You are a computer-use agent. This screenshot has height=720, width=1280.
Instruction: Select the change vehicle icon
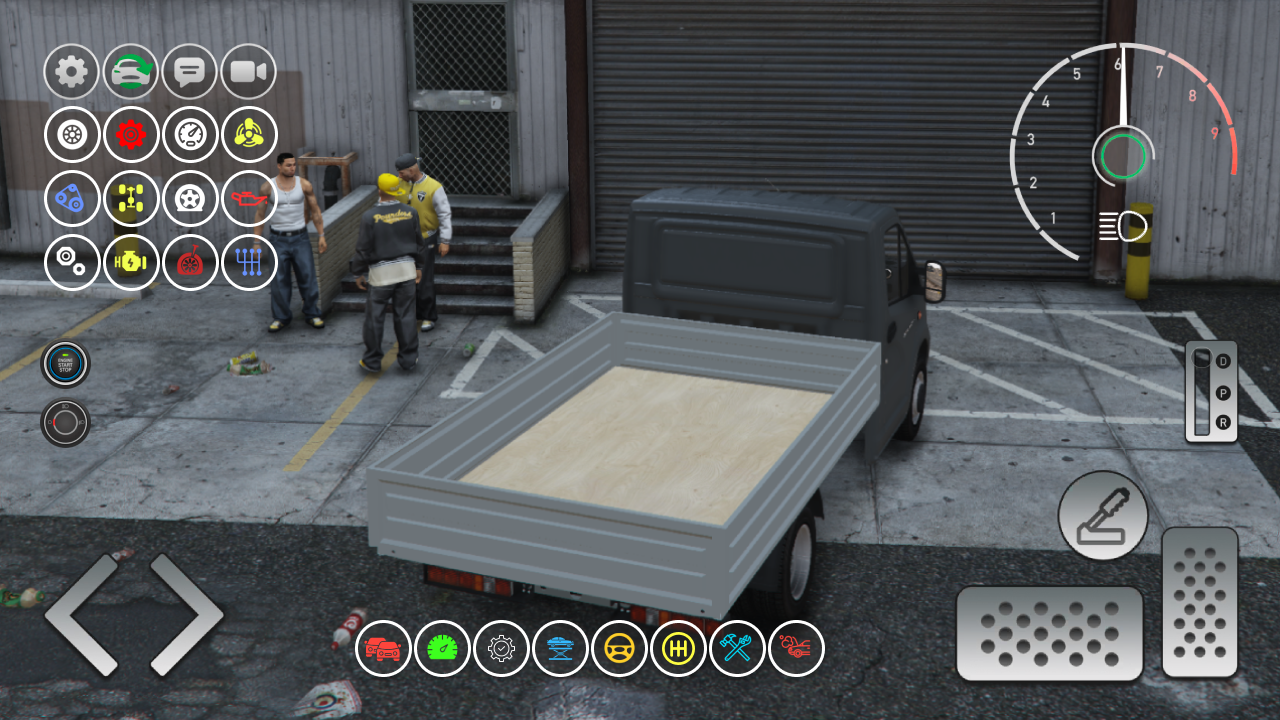coord(131,71)
